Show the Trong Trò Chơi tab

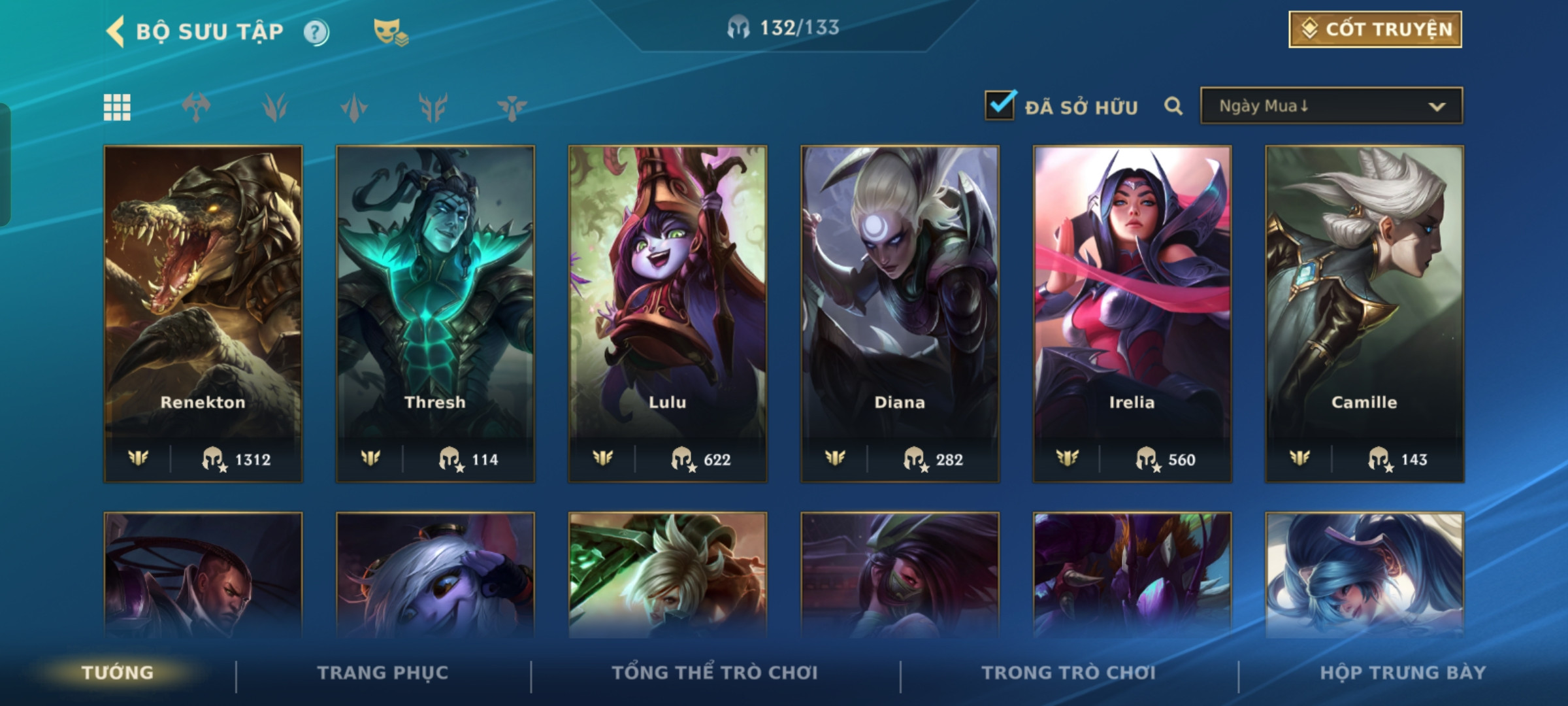(1068, 673)
